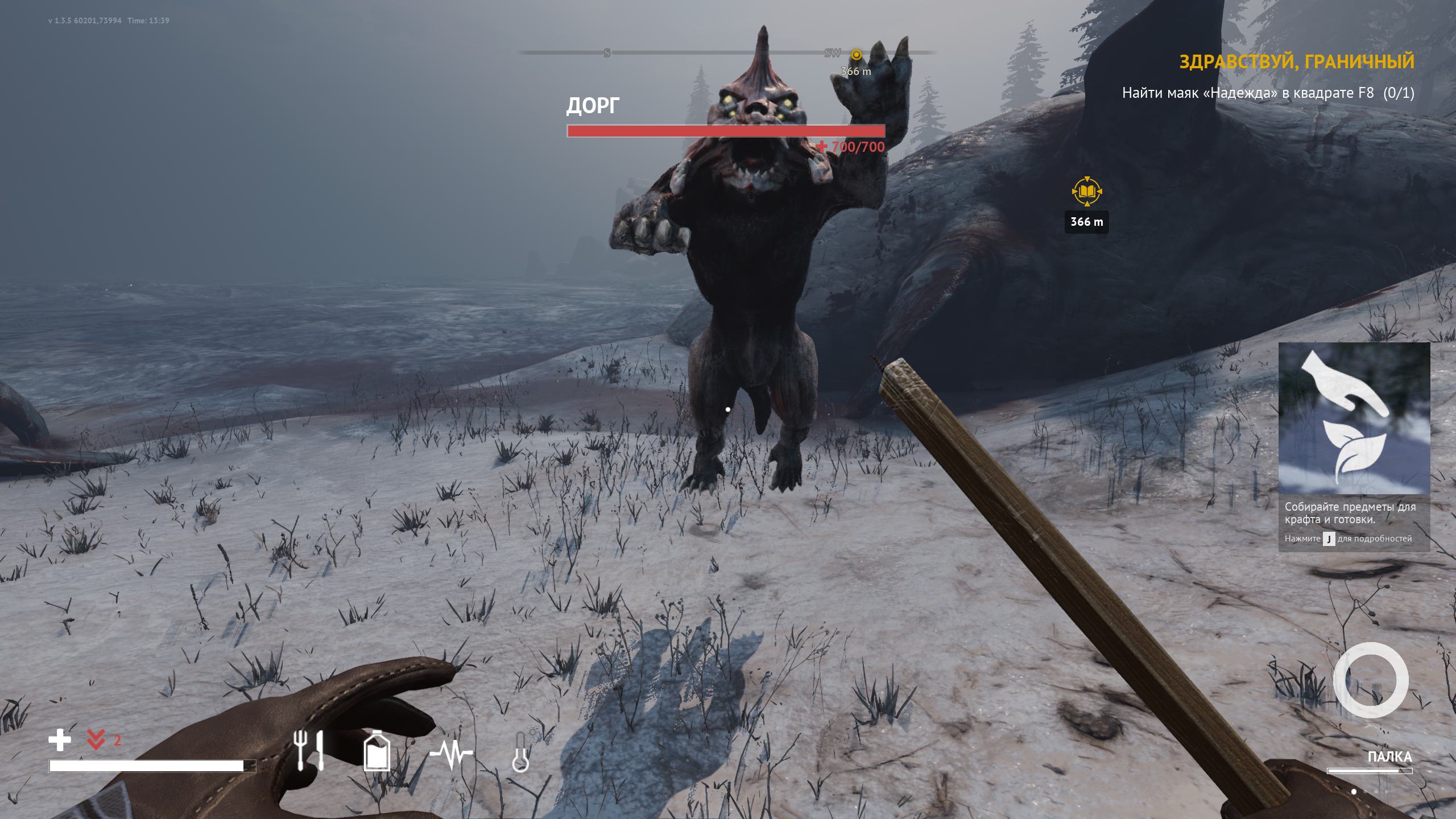Click the quest title "Здравствуй, Граничный"
This screenshot has height=819, width=1456.
click(x=1296, y=61)
